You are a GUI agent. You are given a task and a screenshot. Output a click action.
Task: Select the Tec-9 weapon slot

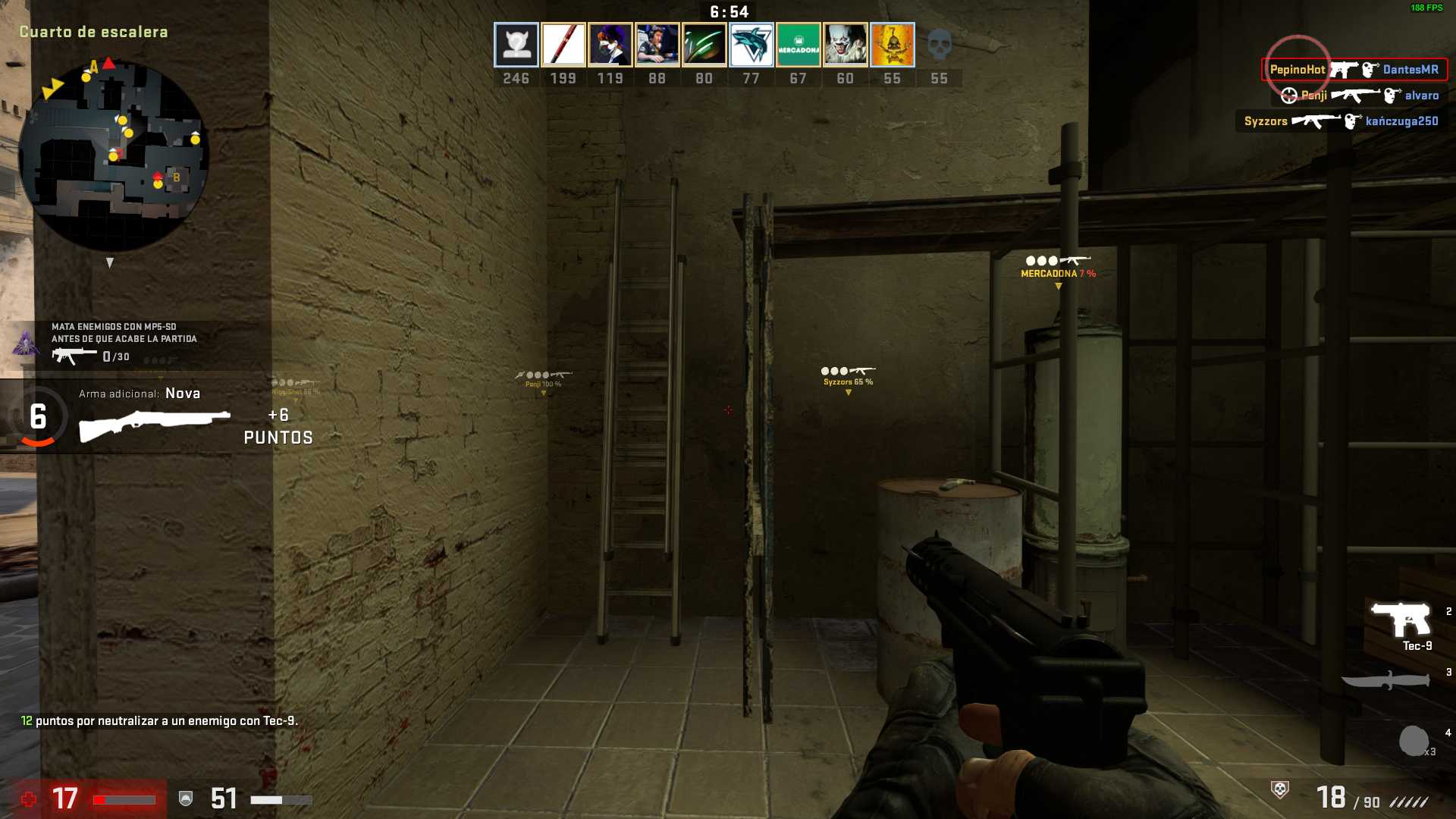coord(1401,622)
